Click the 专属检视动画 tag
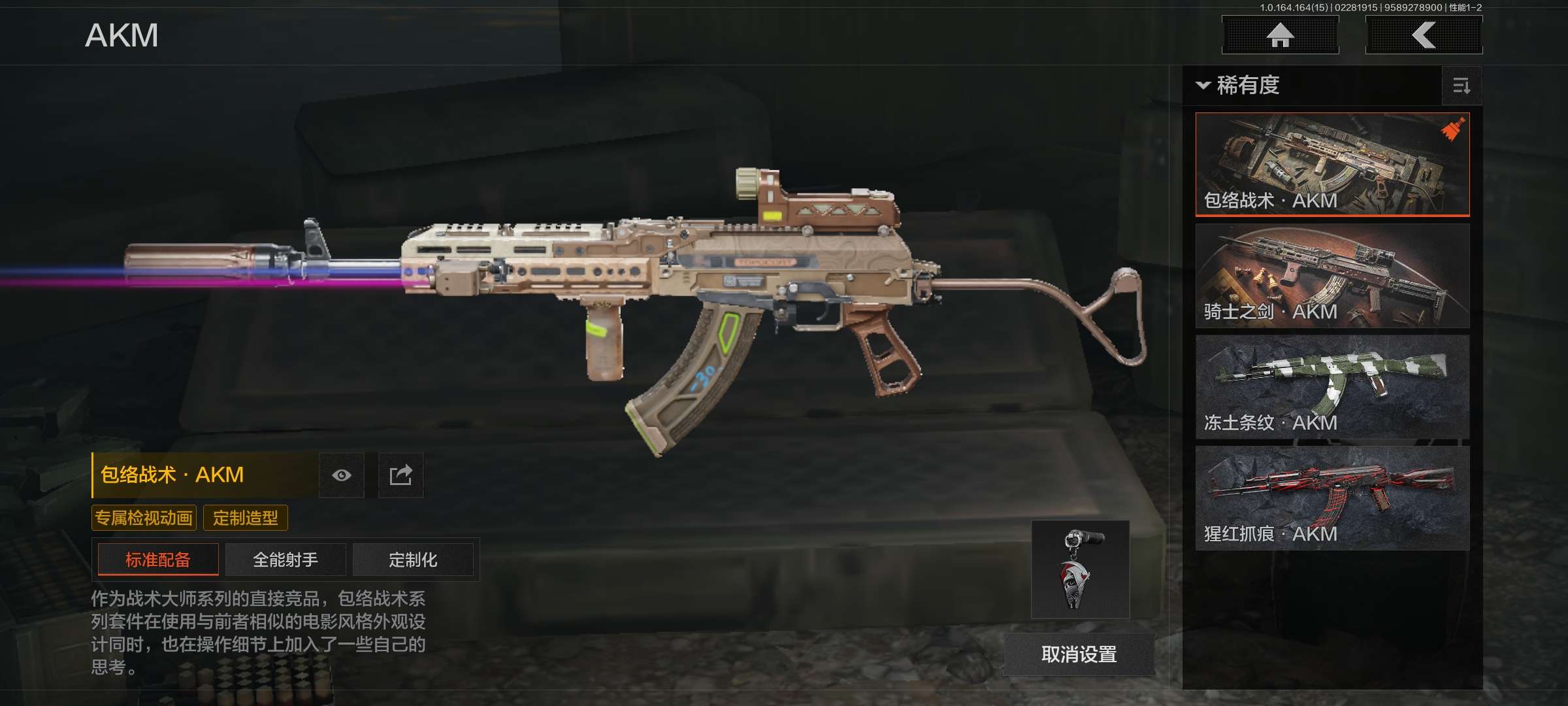The image size is (1568, 706). tap(144, 518)
